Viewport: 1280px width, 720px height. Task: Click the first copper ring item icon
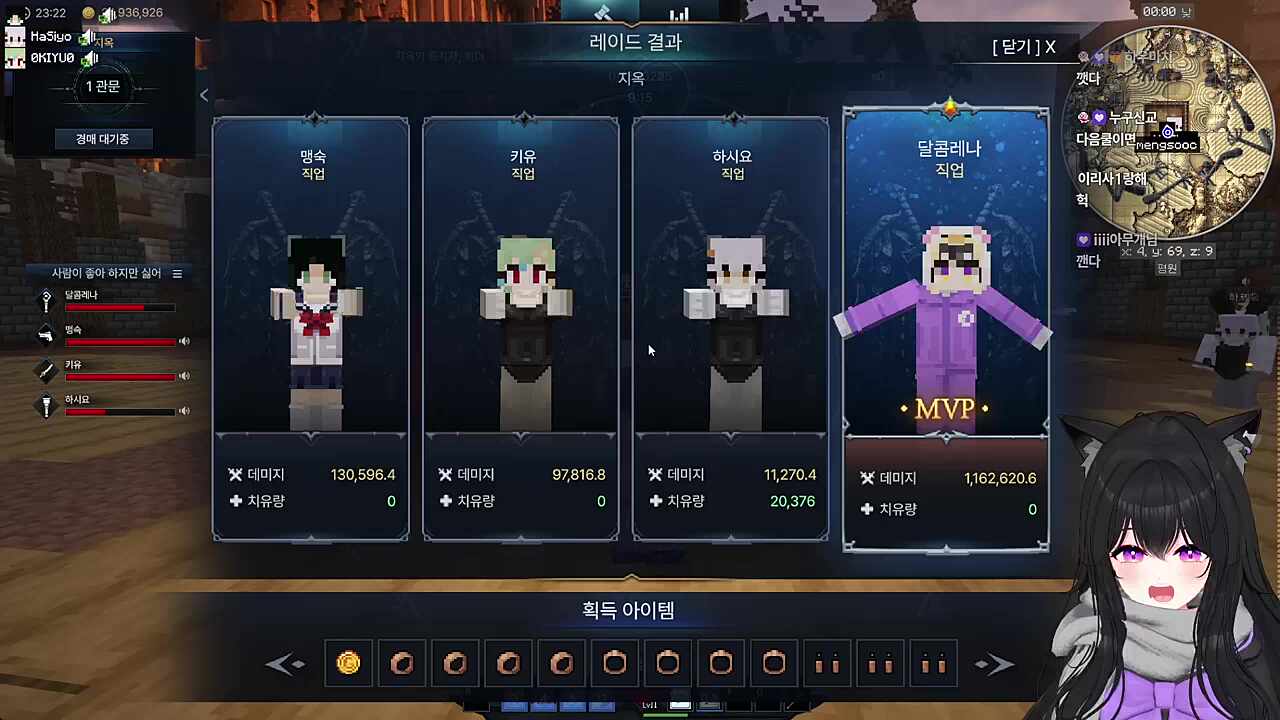(402, 663)
